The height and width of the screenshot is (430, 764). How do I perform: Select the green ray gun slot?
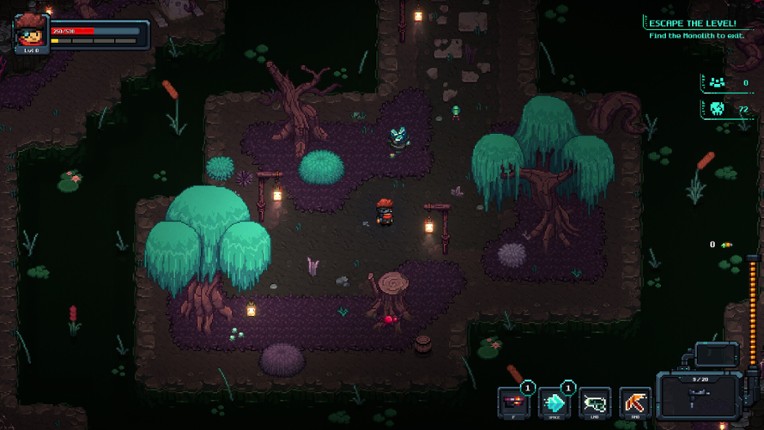click(595, 402)
